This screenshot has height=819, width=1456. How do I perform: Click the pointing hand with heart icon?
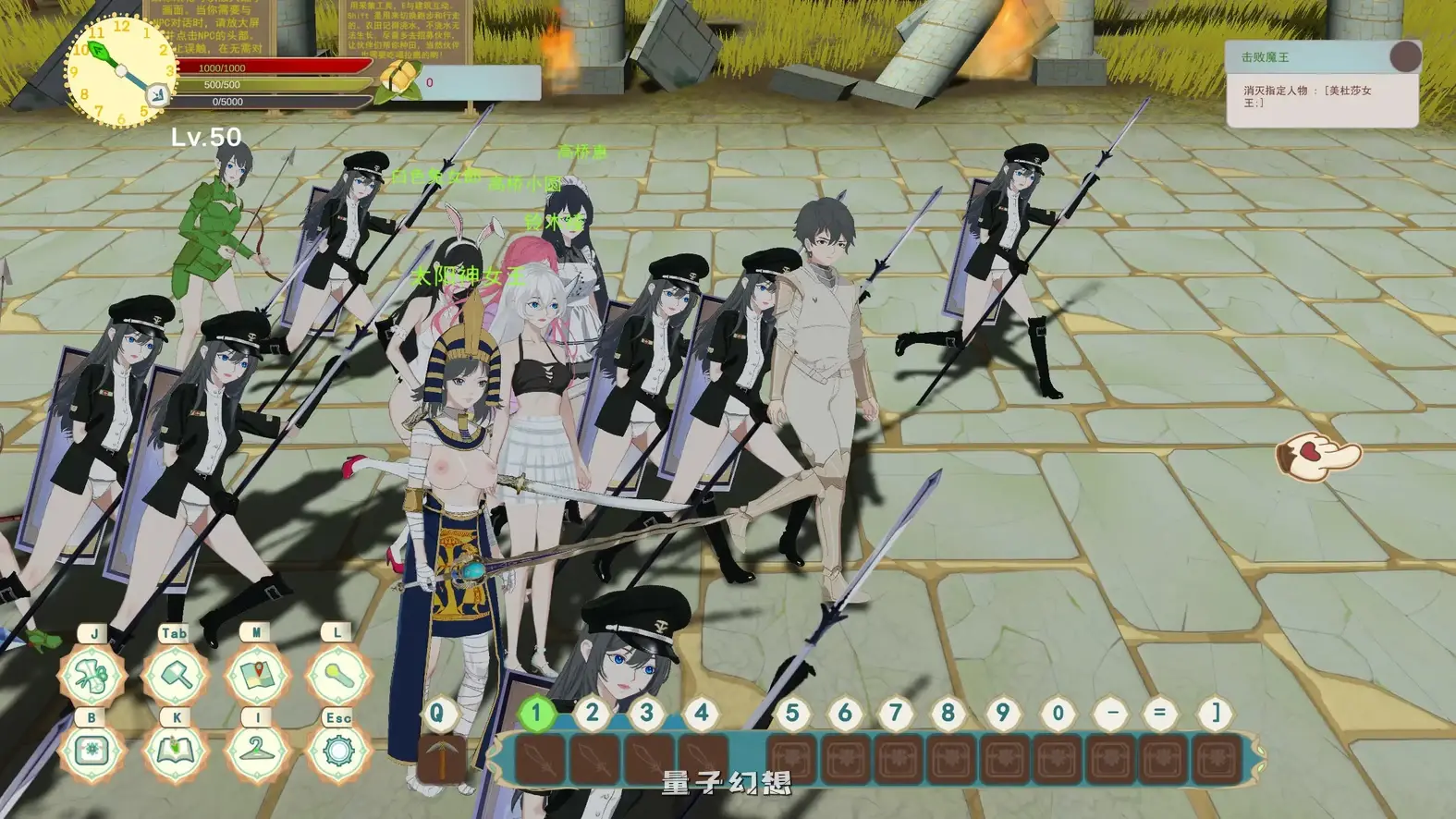1317,455
